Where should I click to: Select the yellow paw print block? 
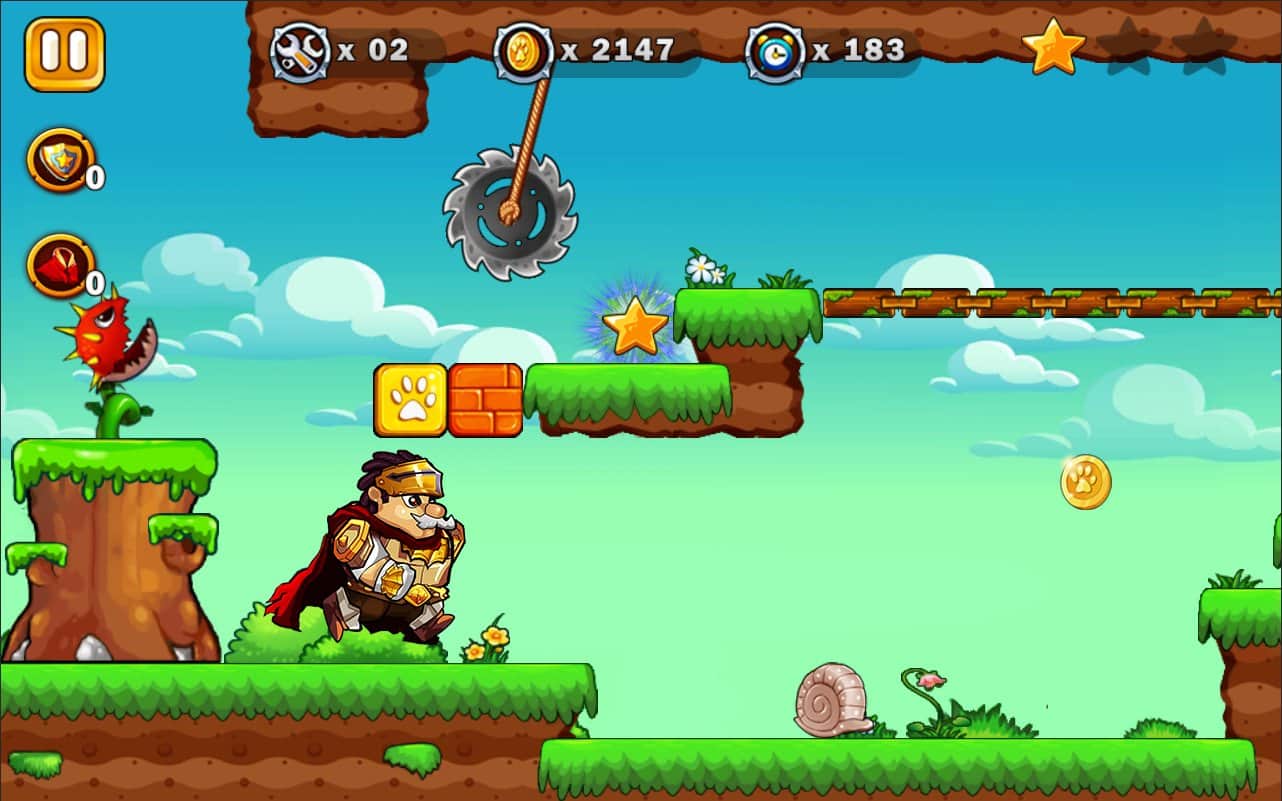[410, 400]
